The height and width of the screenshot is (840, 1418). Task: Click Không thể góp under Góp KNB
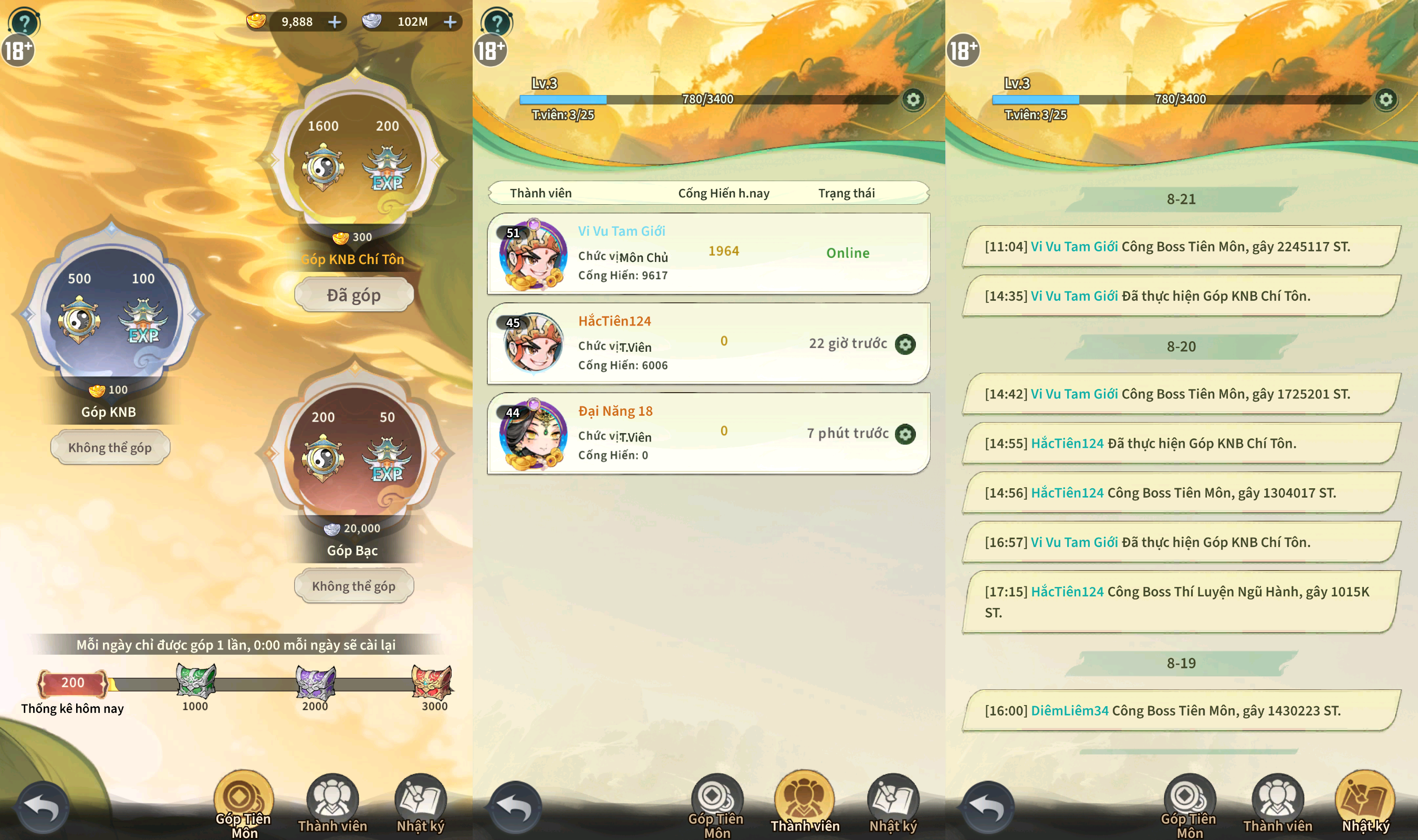tap(110, 448)
